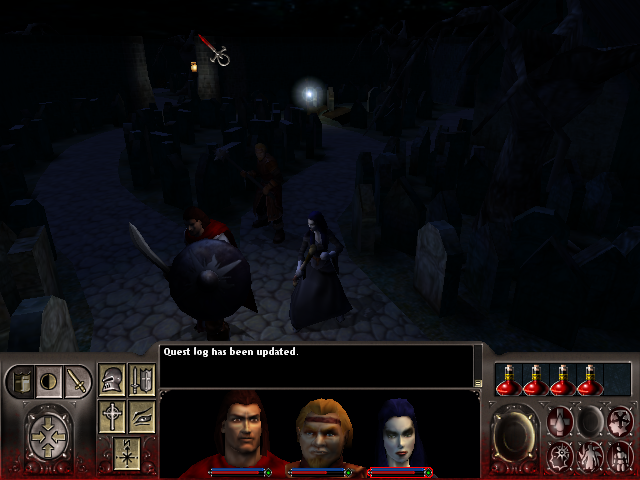Viewport: 640px width, 480px height.
Task: Click the four-arrows gather party button
Action: click(49, 437)
